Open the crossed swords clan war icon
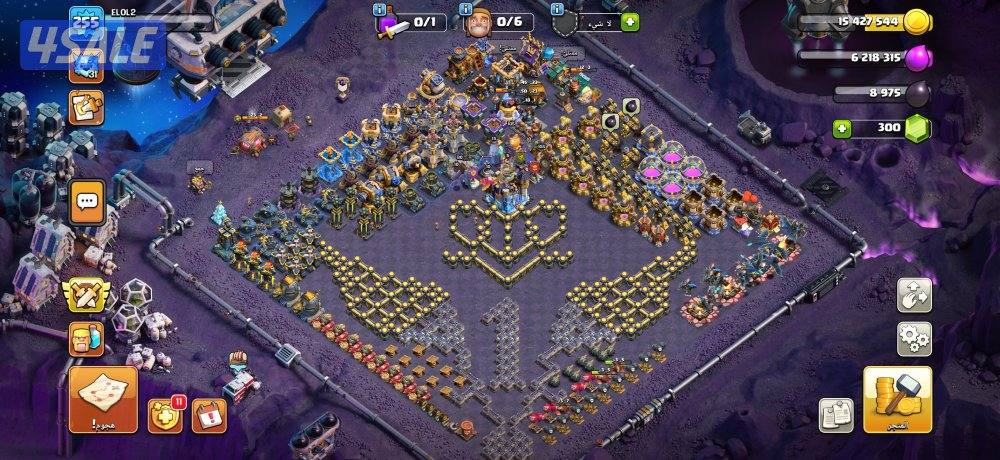This screenshot has height=460, width=1000. (x=85, y=294)
